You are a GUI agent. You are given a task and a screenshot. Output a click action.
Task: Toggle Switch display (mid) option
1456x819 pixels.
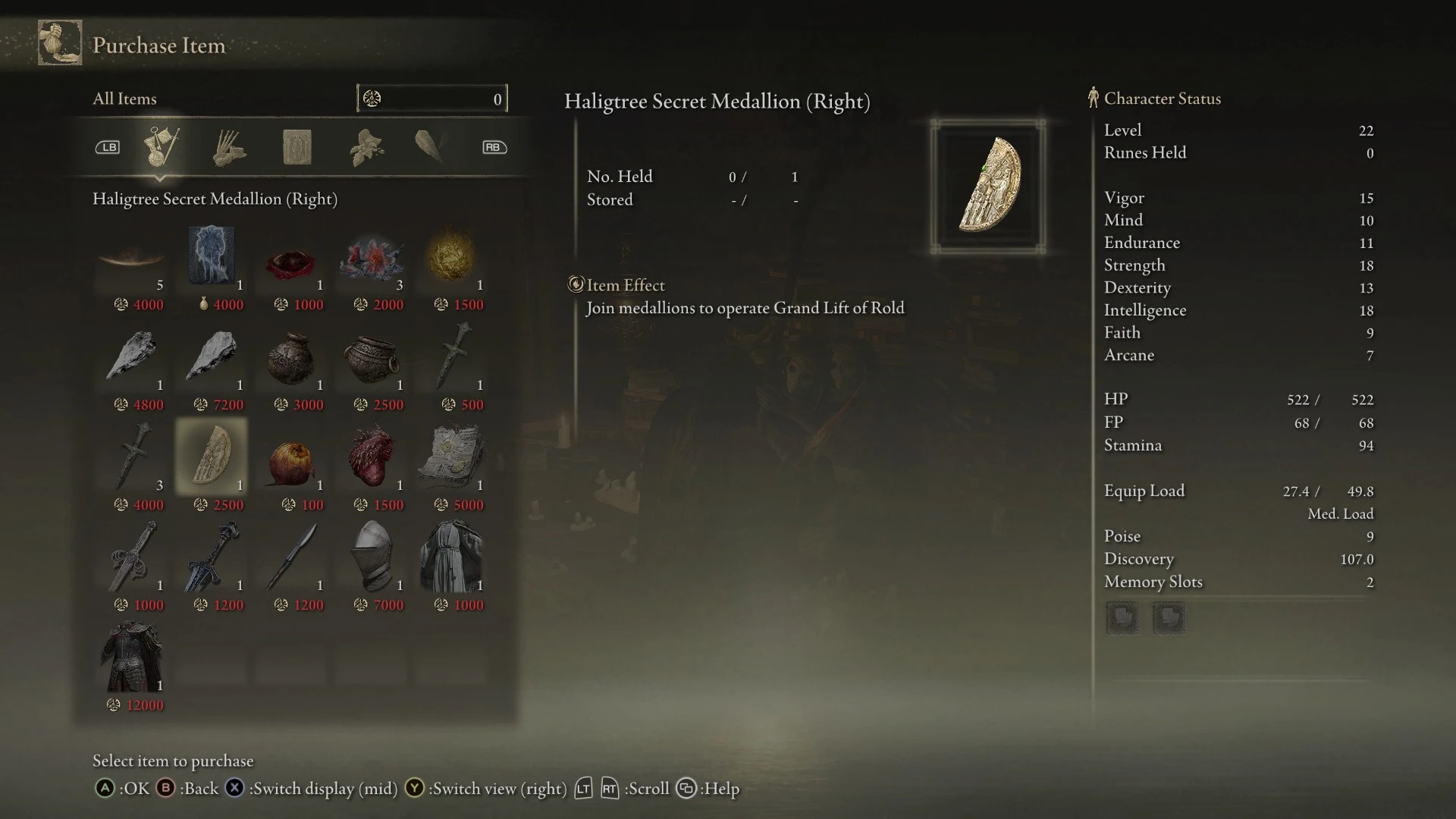click(234, 789)
